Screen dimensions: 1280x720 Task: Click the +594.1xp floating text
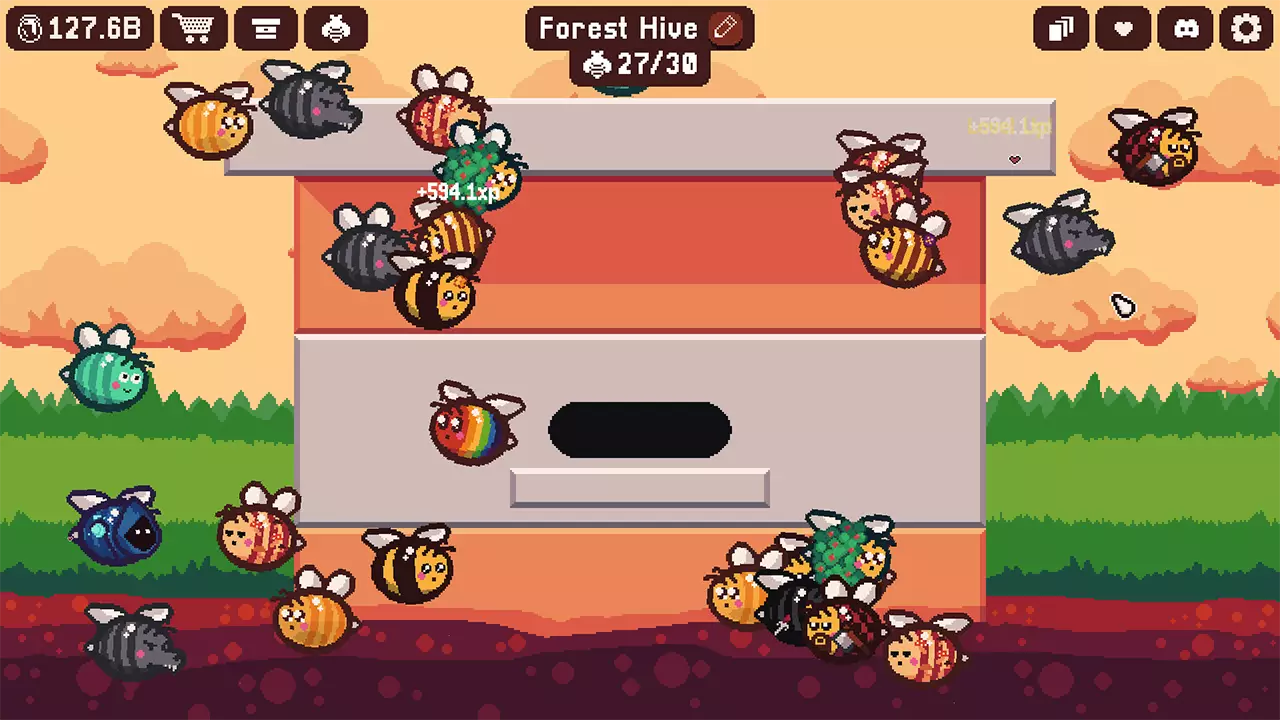(456, 193)
